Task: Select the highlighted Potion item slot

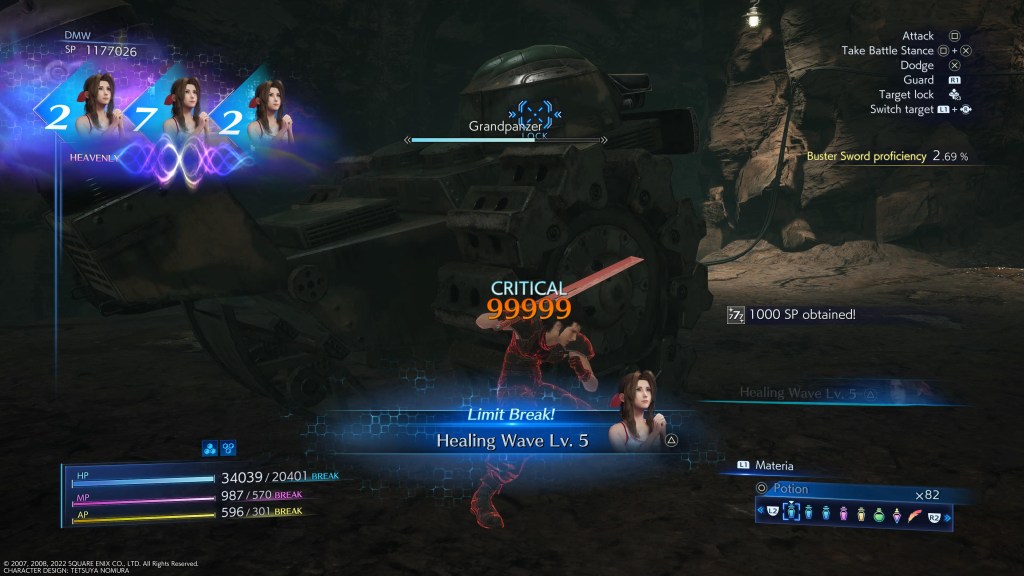Action: (x=791, y=514)
